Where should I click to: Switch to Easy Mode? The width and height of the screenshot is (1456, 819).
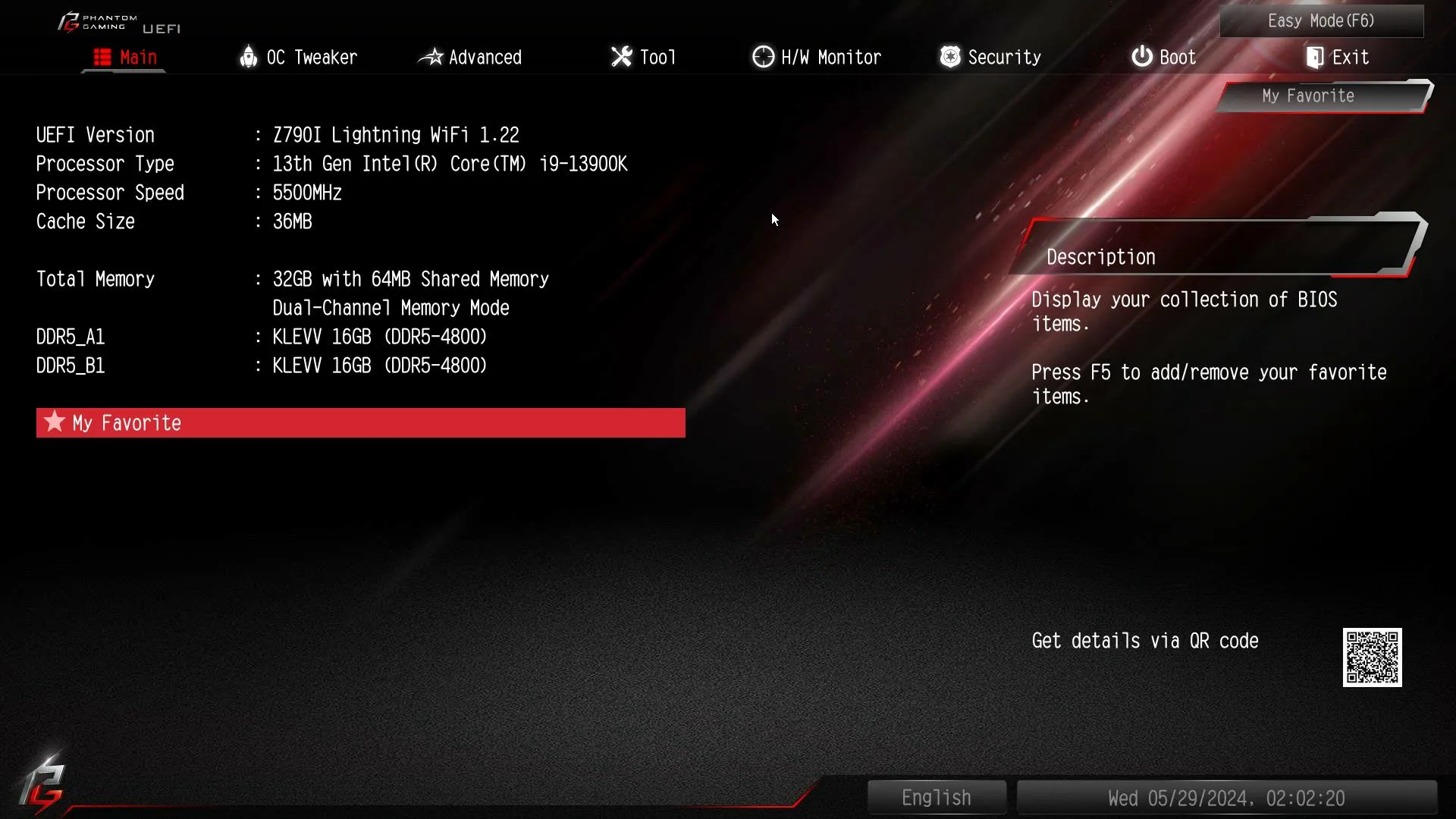coord(1321,20)
